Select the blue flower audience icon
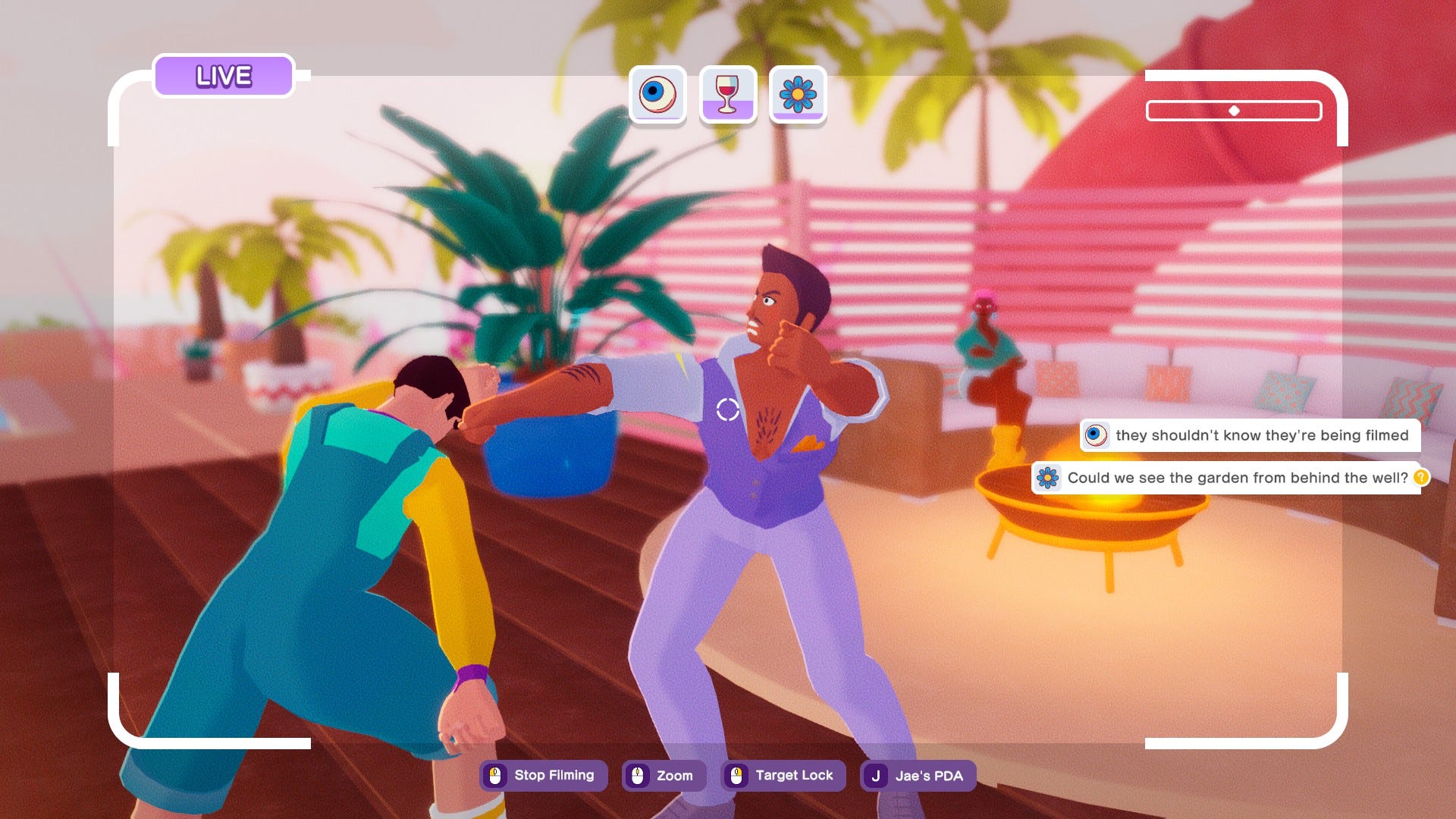The height and width of the screenshot is (819, 1456). (798, 95)
